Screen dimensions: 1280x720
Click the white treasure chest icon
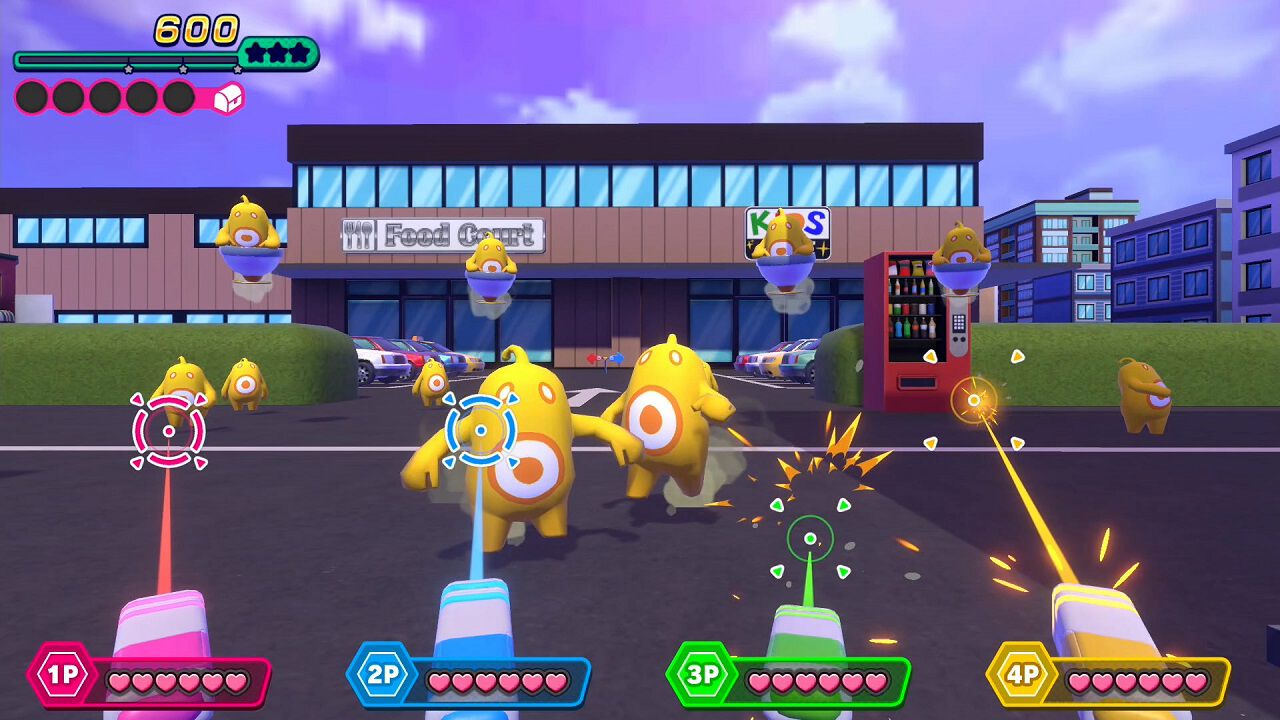click(x=227, y=99)
